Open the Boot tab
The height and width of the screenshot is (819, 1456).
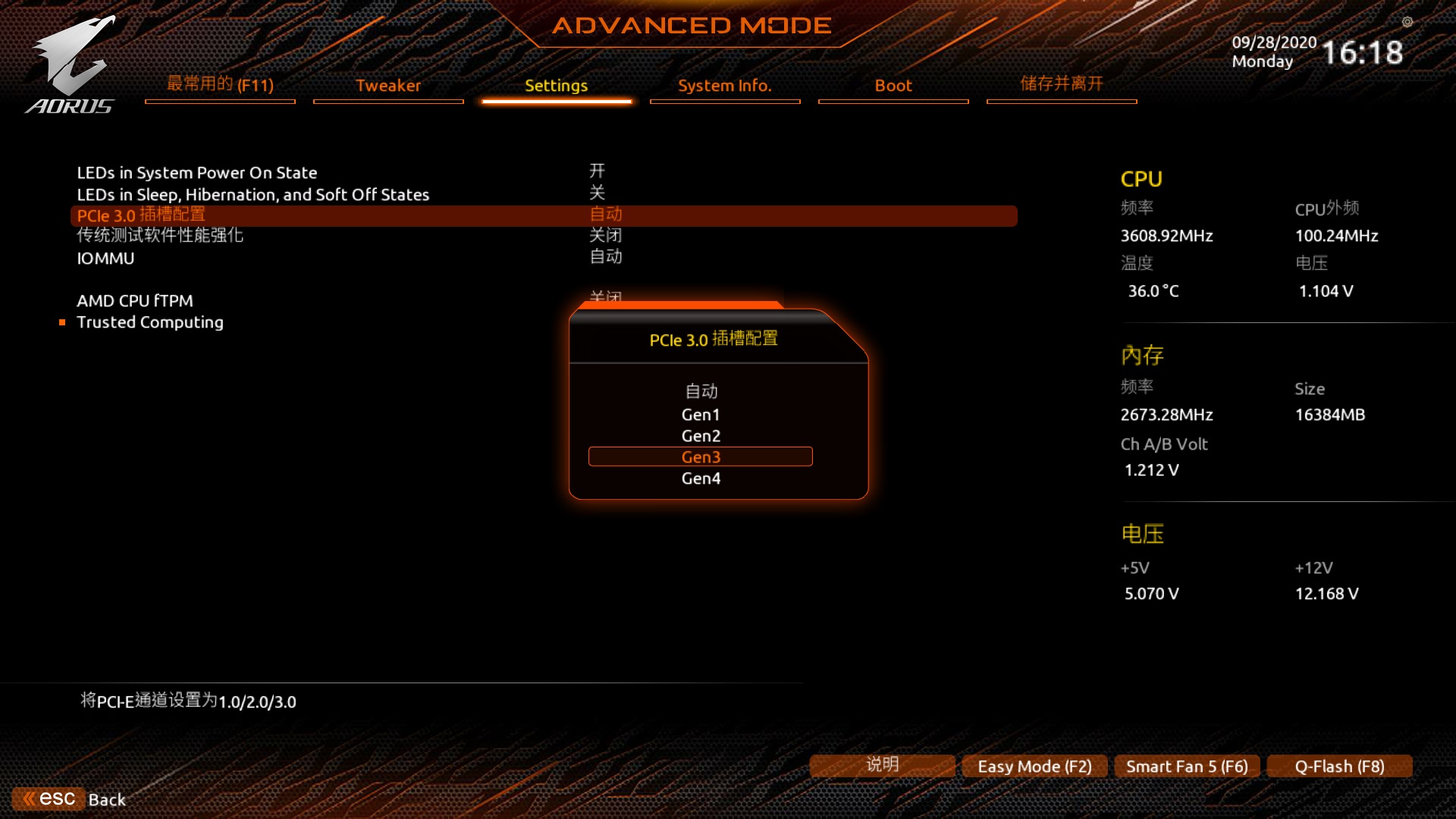click(x=893, y=86)
